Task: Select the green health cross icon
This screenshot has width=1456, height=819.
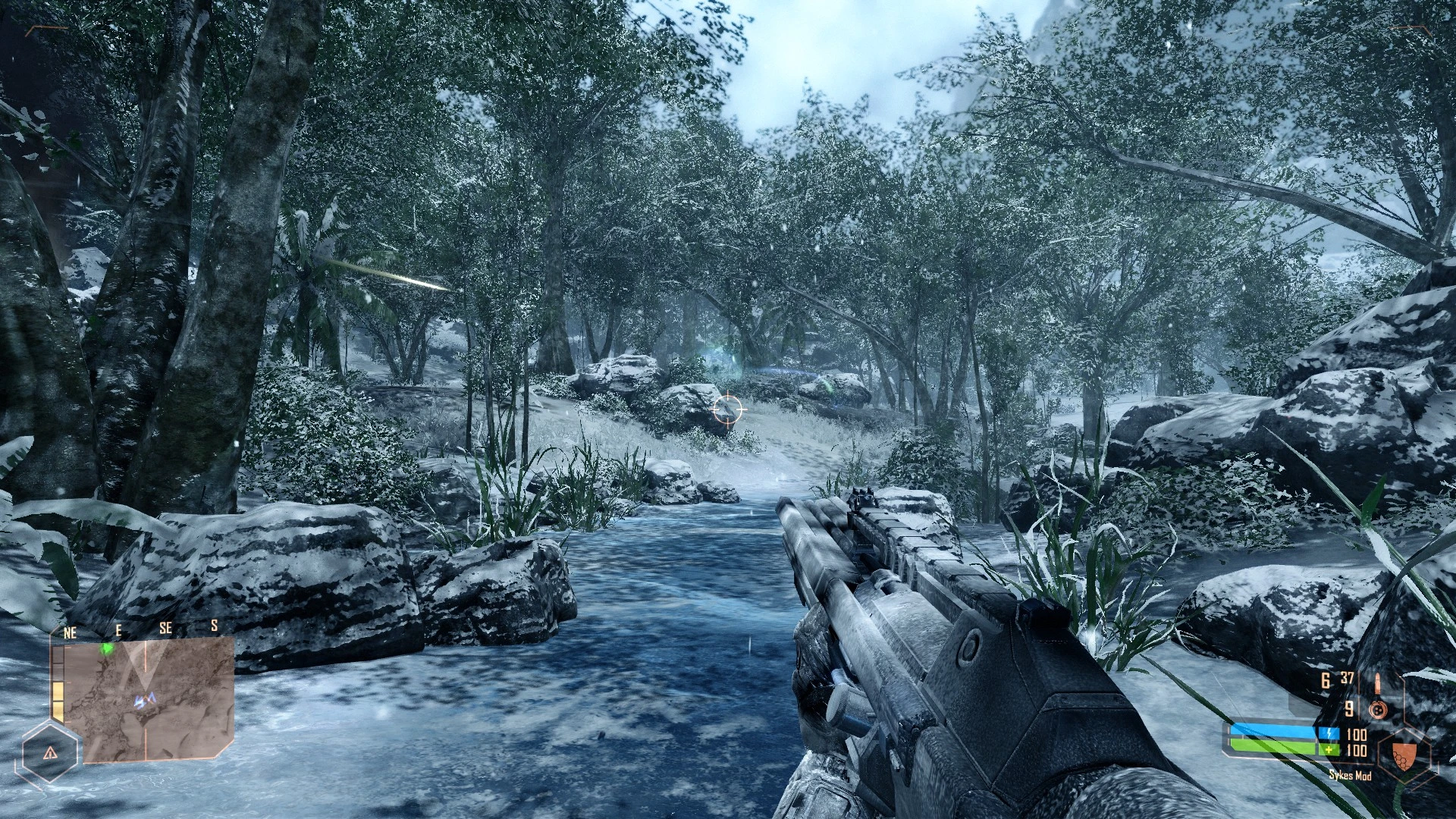Action: tap(1329, 749)
